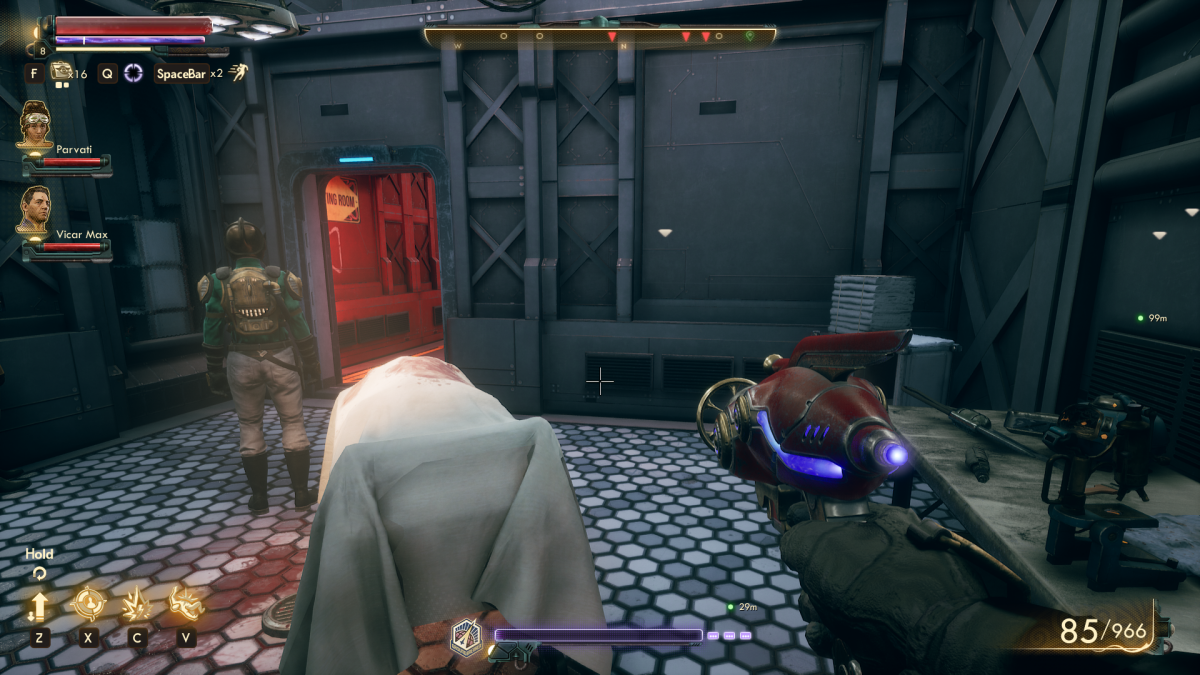The width and height of the screenshot is (1200, 675).
Task: Trigger the explosion burst companion ability icon
Action: click(x=136, y=603)
